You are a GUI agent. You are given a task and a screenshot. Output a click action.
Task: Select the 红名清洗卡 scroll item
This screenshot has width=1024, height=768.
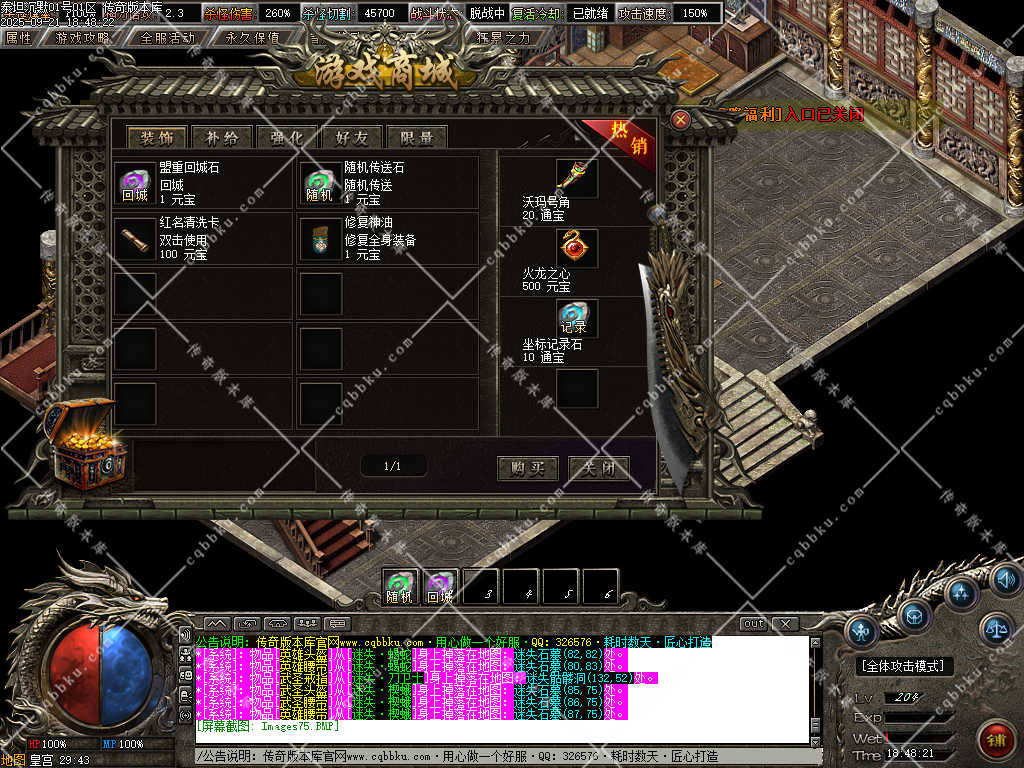coord(134,239)
